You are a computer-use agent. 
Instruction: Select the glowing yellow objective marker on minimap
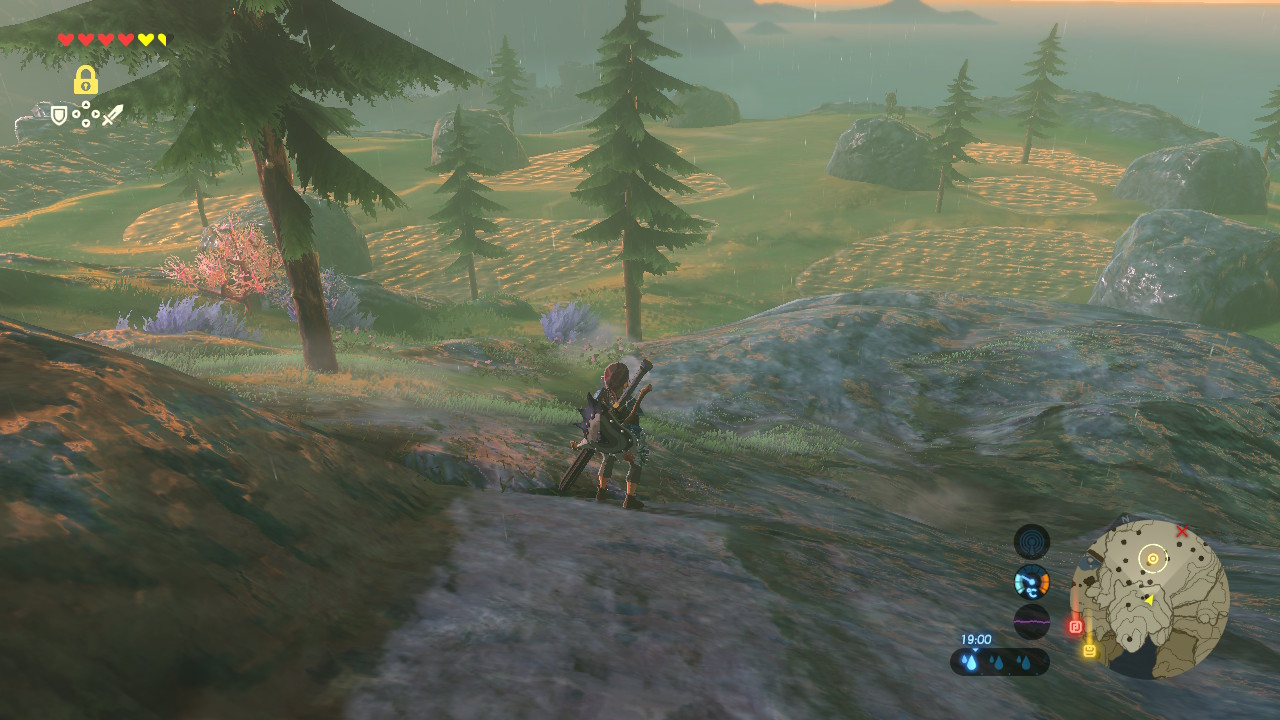click(1153, 559)
